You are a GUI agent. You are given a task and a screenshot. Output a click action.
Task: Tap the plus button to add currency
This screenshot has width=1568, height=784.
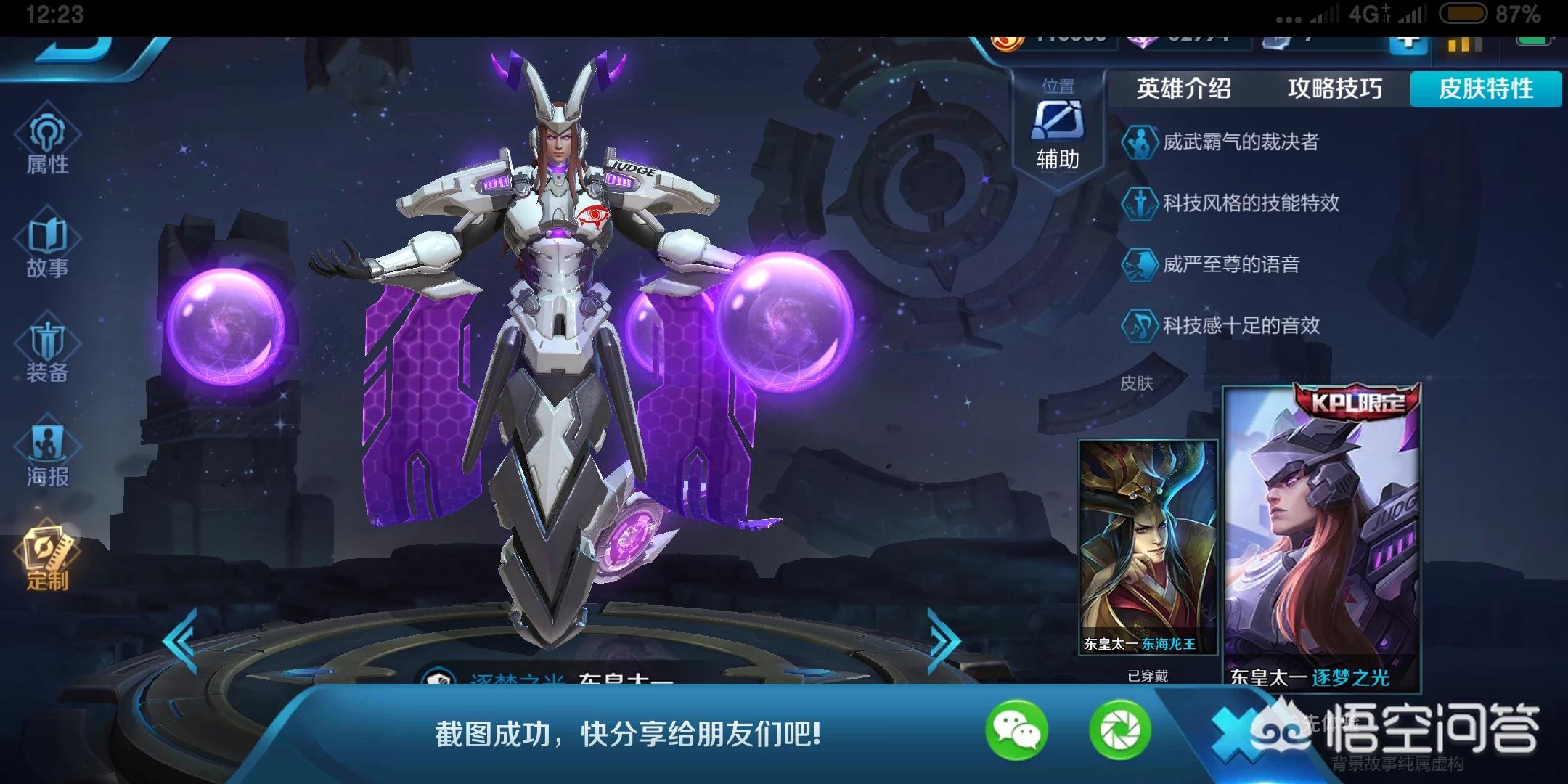(1408, 40)
